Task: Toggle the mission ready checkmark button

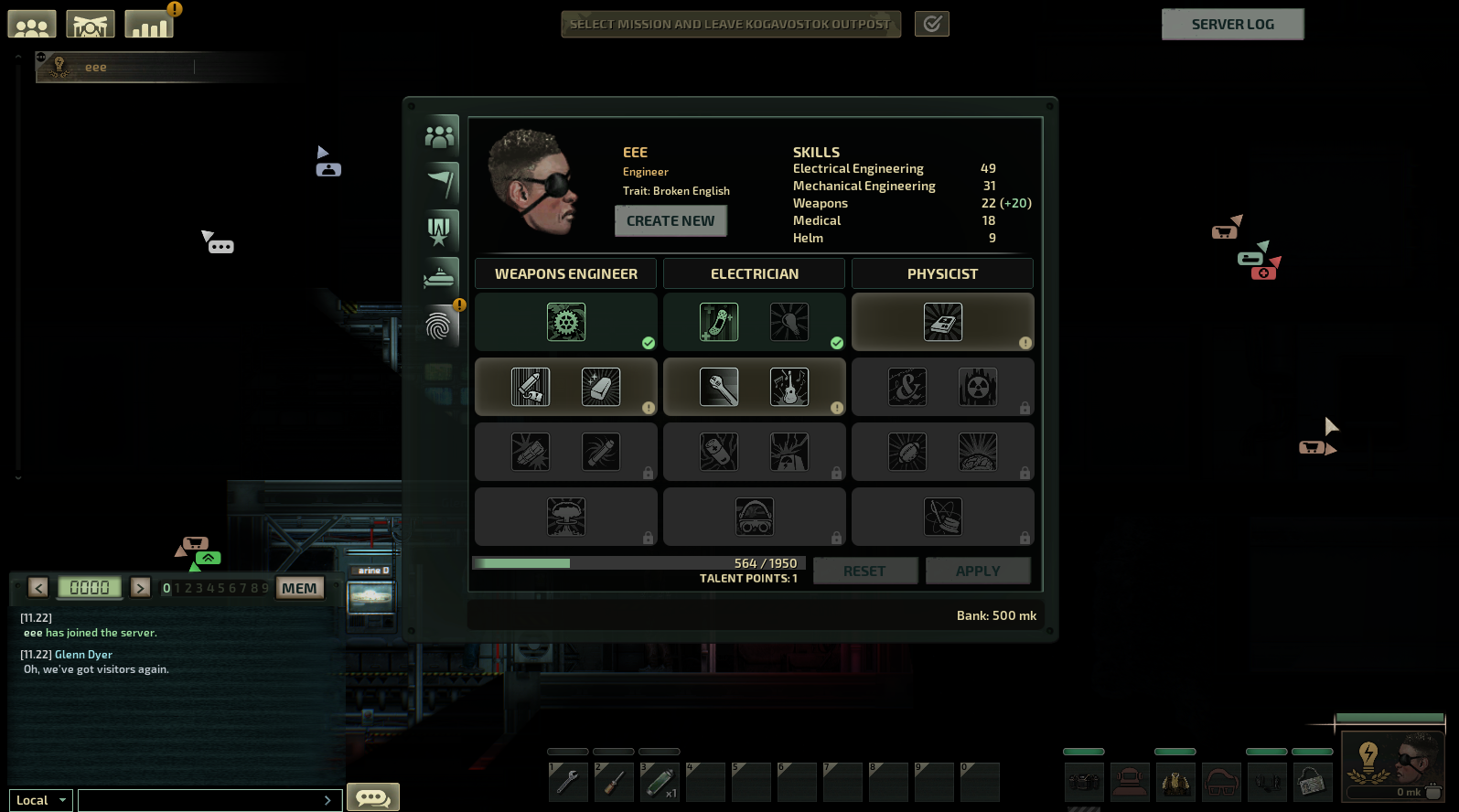Action: point(931,24)
